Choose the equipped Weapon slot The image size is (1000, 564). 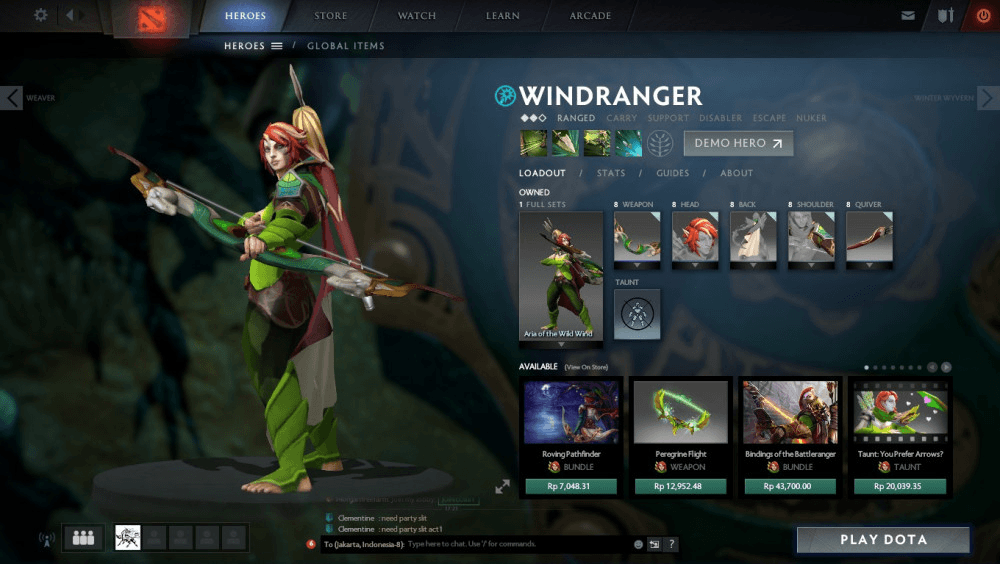[x=637, y=237]
